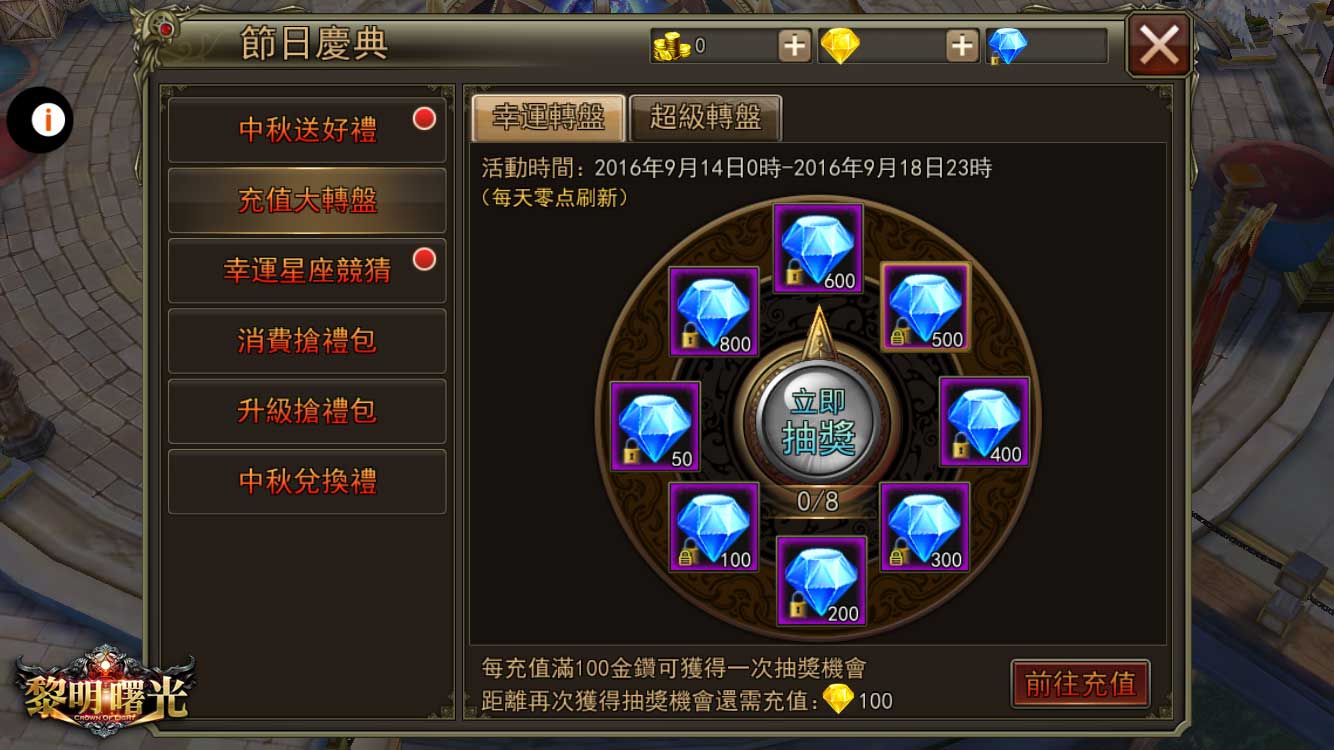1334x750 pixels.
Task: Expand yellow diamonds with its plus button
Action: pyautogui.click(x=962, y=44)
